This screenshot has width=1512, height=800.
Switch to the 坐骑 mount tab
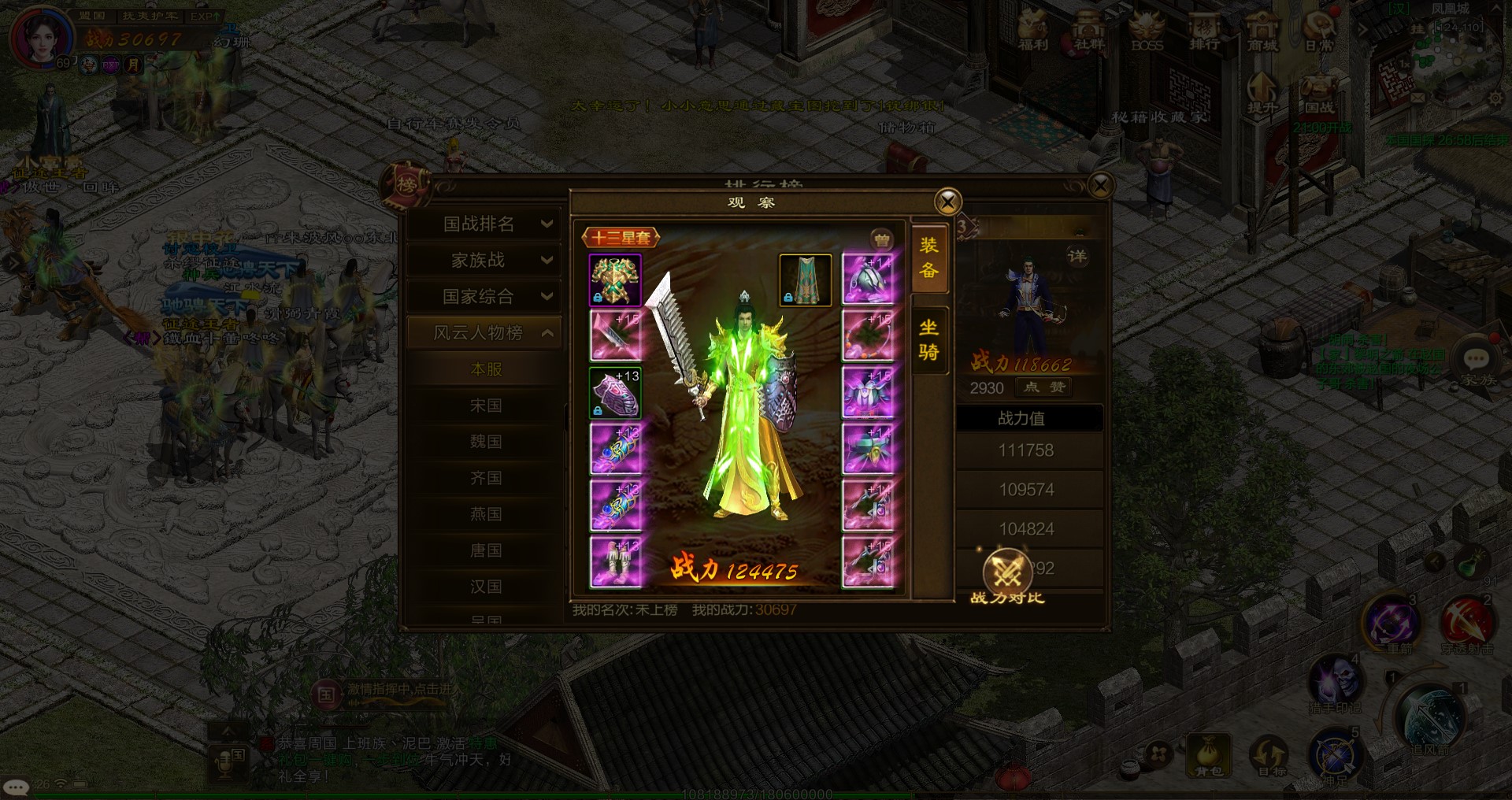tap(929, 339)
